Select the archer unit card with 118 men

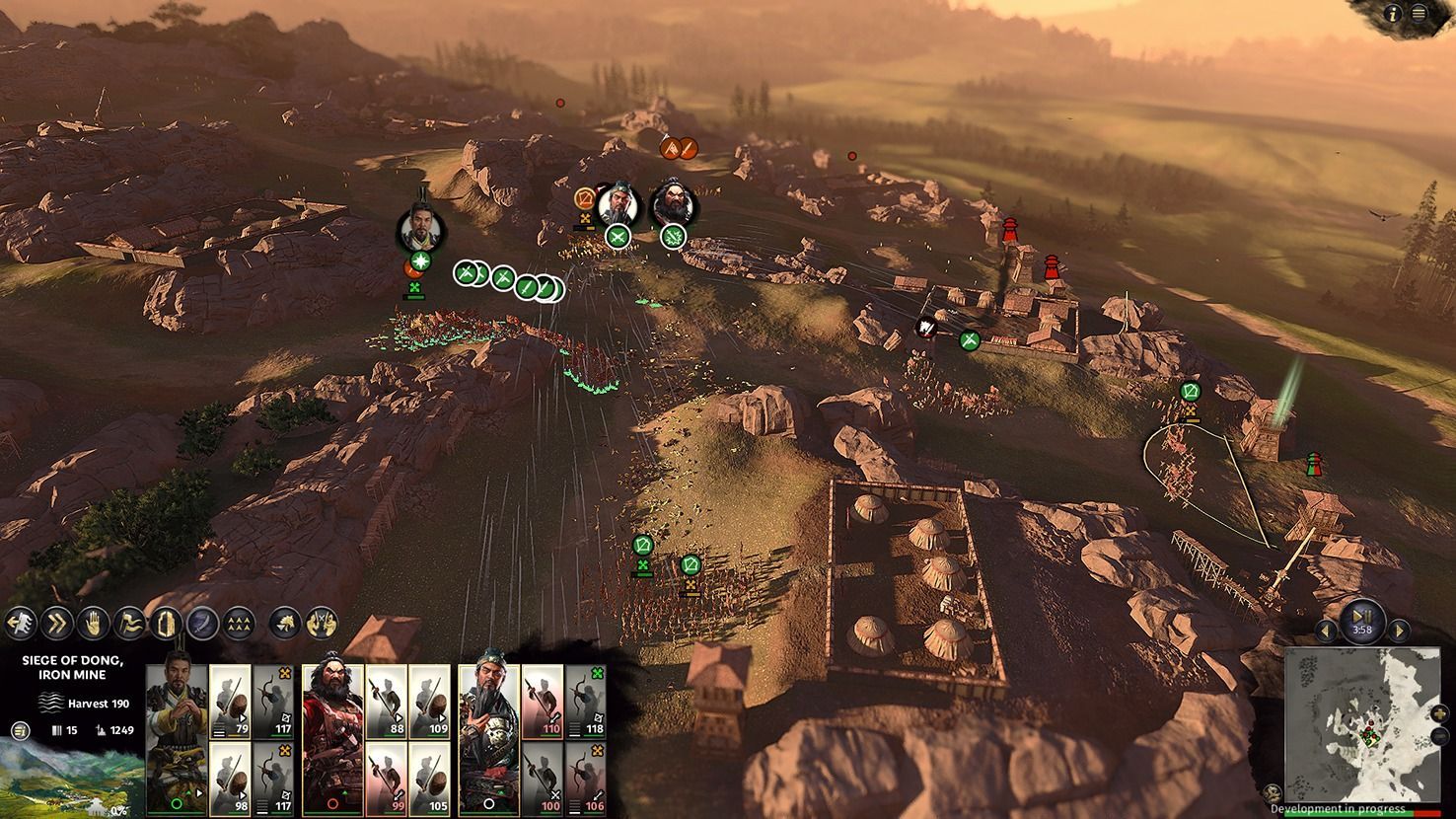click(586, 701)
